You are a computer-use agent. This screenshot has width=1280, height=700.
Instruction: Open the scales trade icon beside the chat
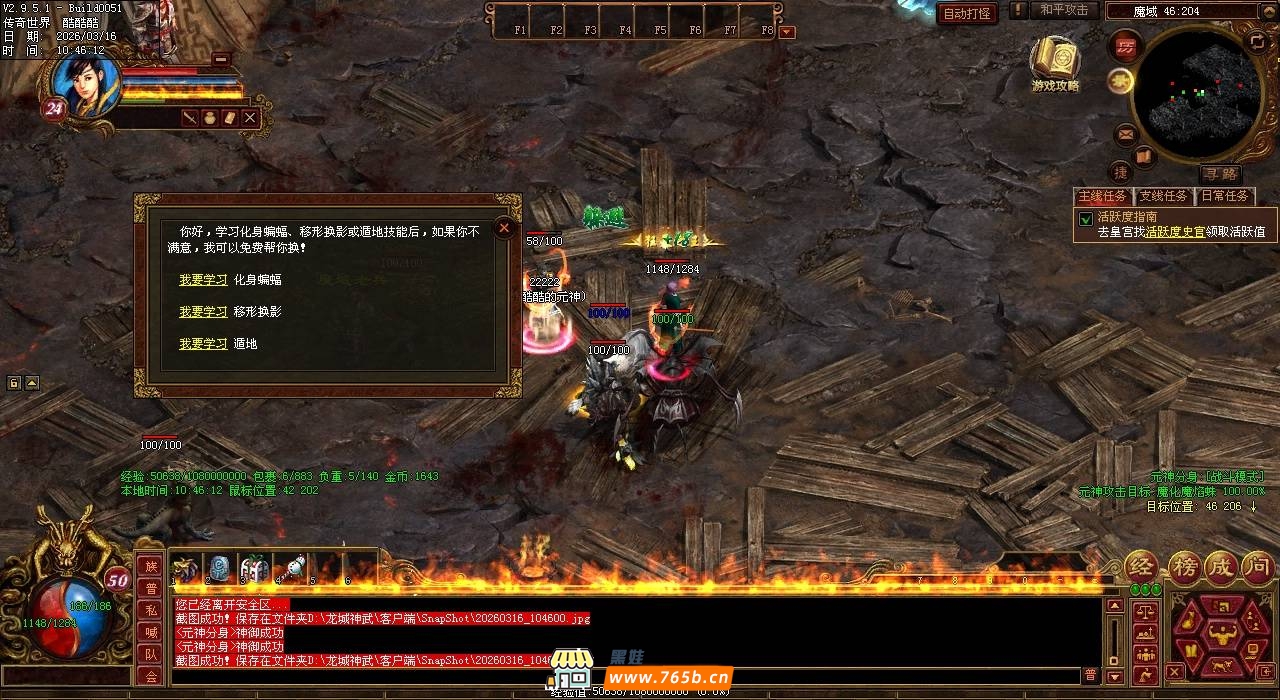tap(1145, 610)
